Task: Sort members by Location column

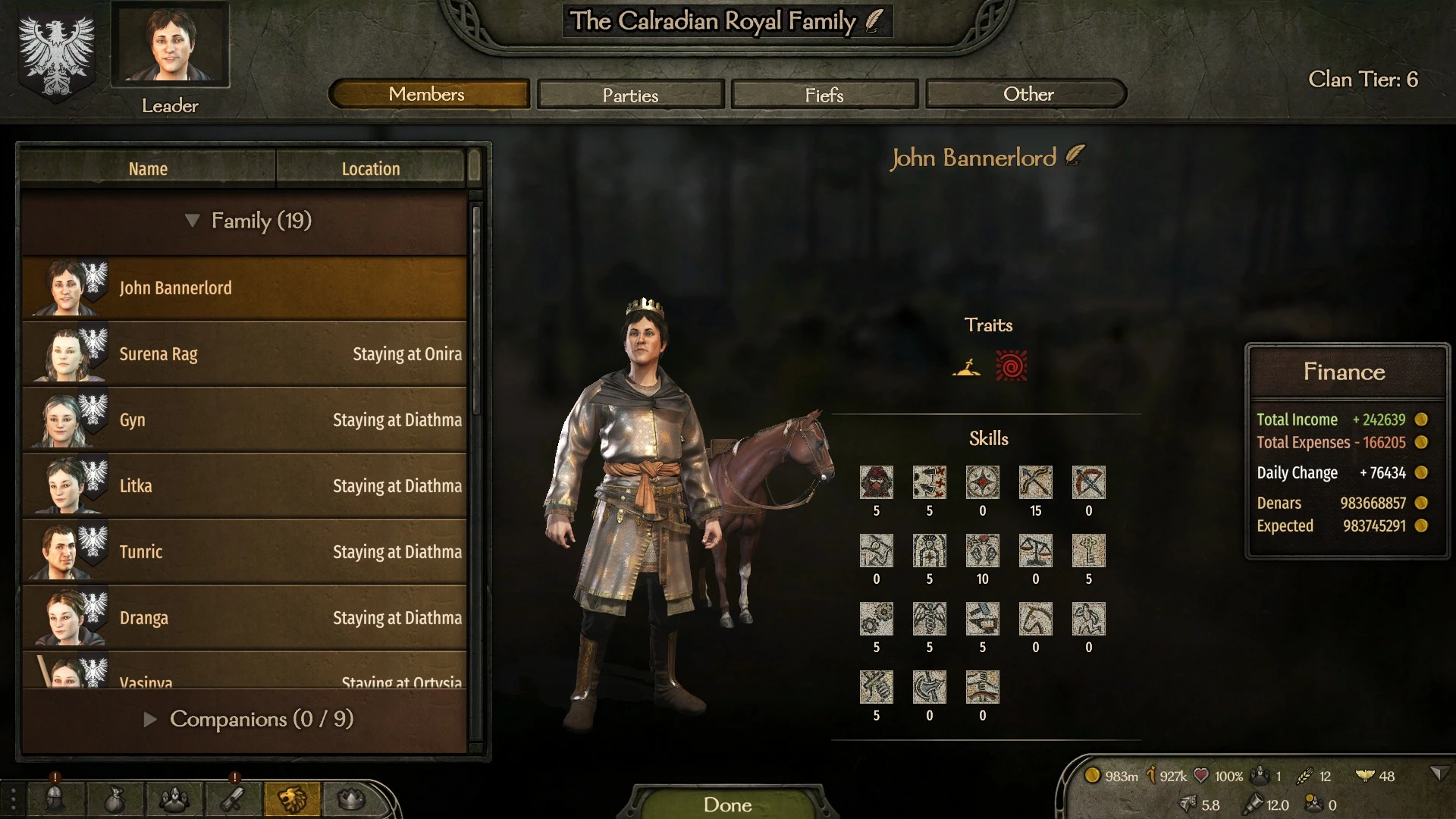Action: click(370, 168)
